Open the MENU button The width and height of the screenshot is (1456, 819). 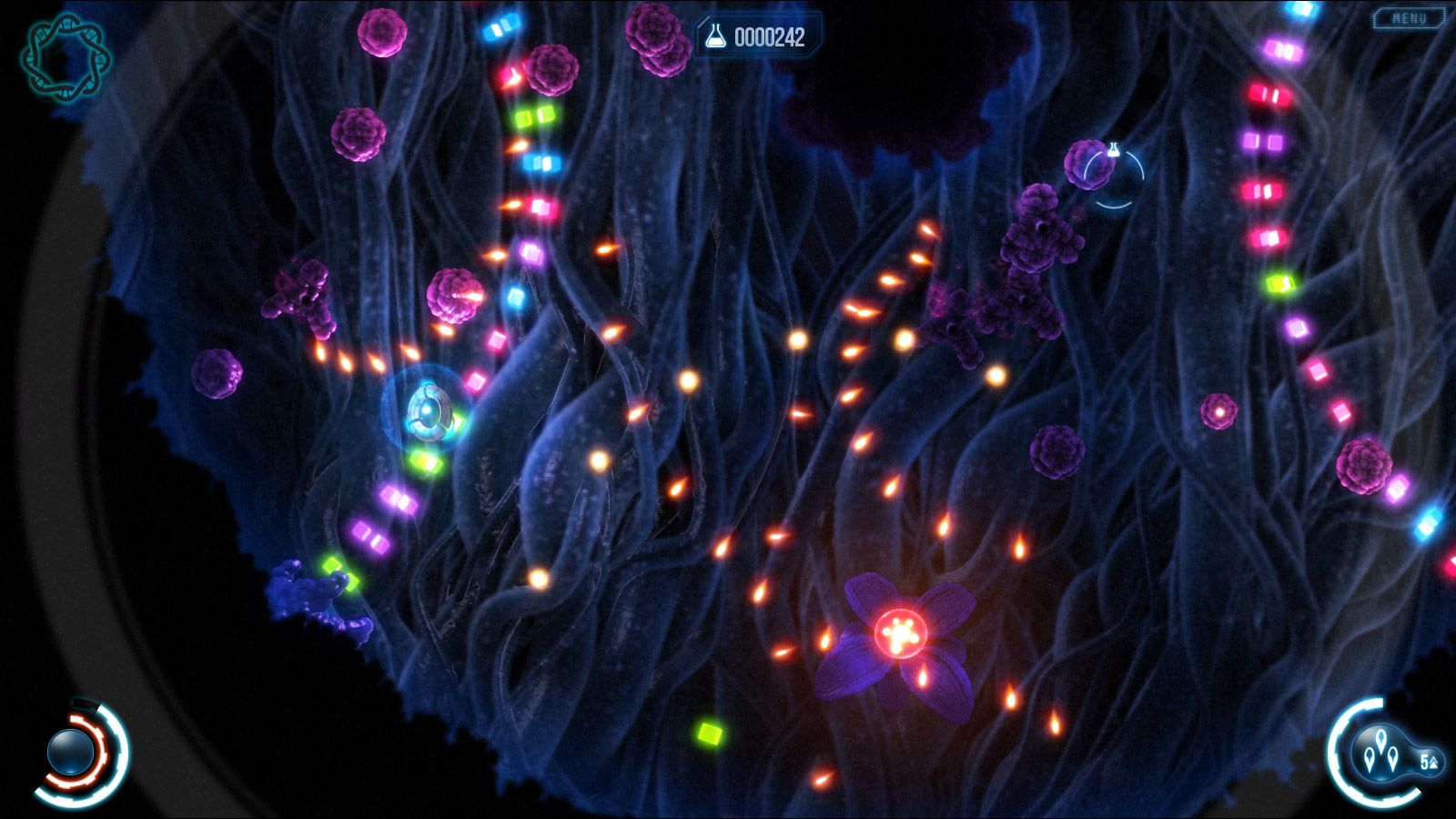[1409, 18]
